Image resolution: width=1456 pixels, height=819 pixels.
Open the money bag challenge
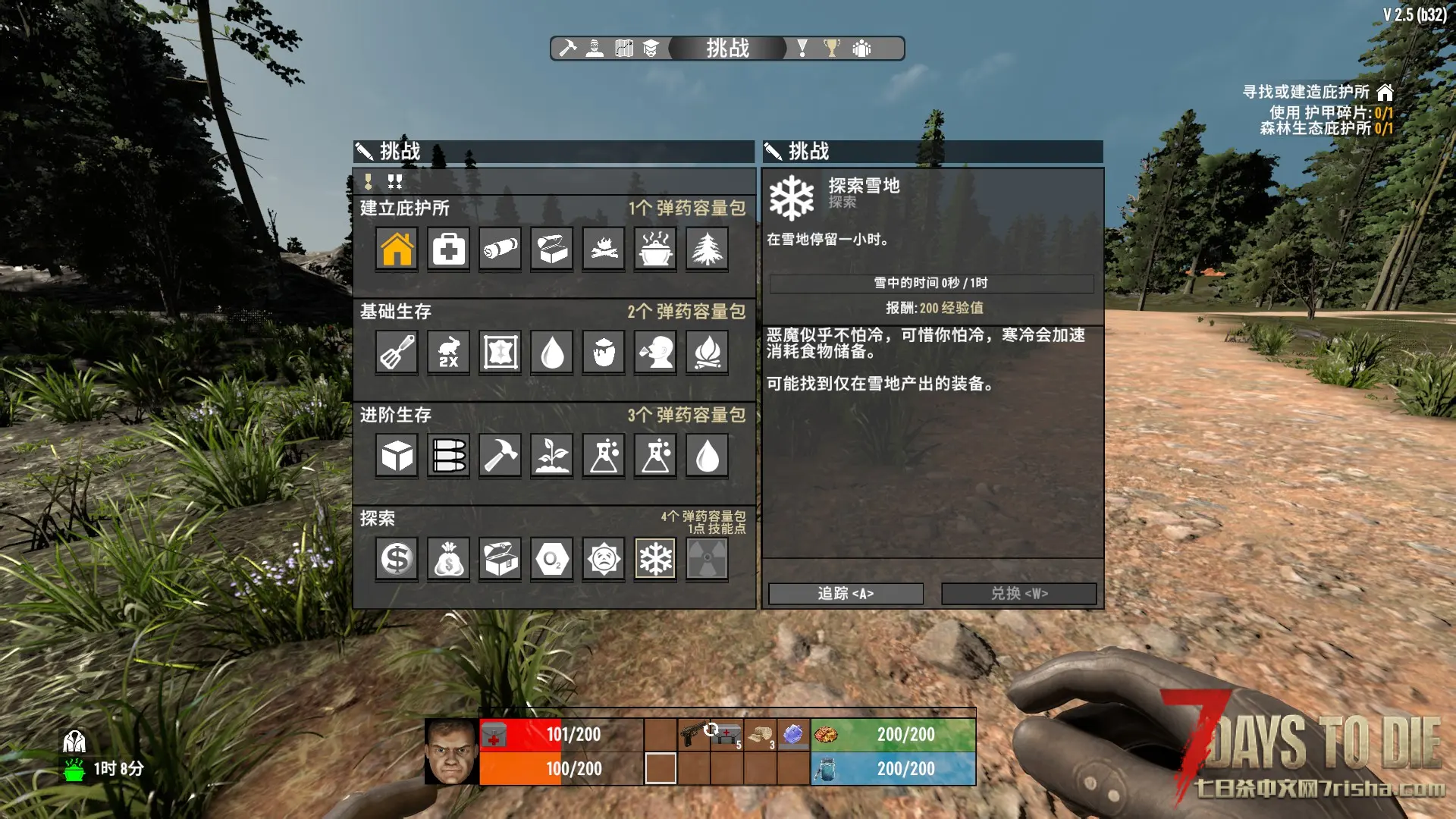pos(448,560)
